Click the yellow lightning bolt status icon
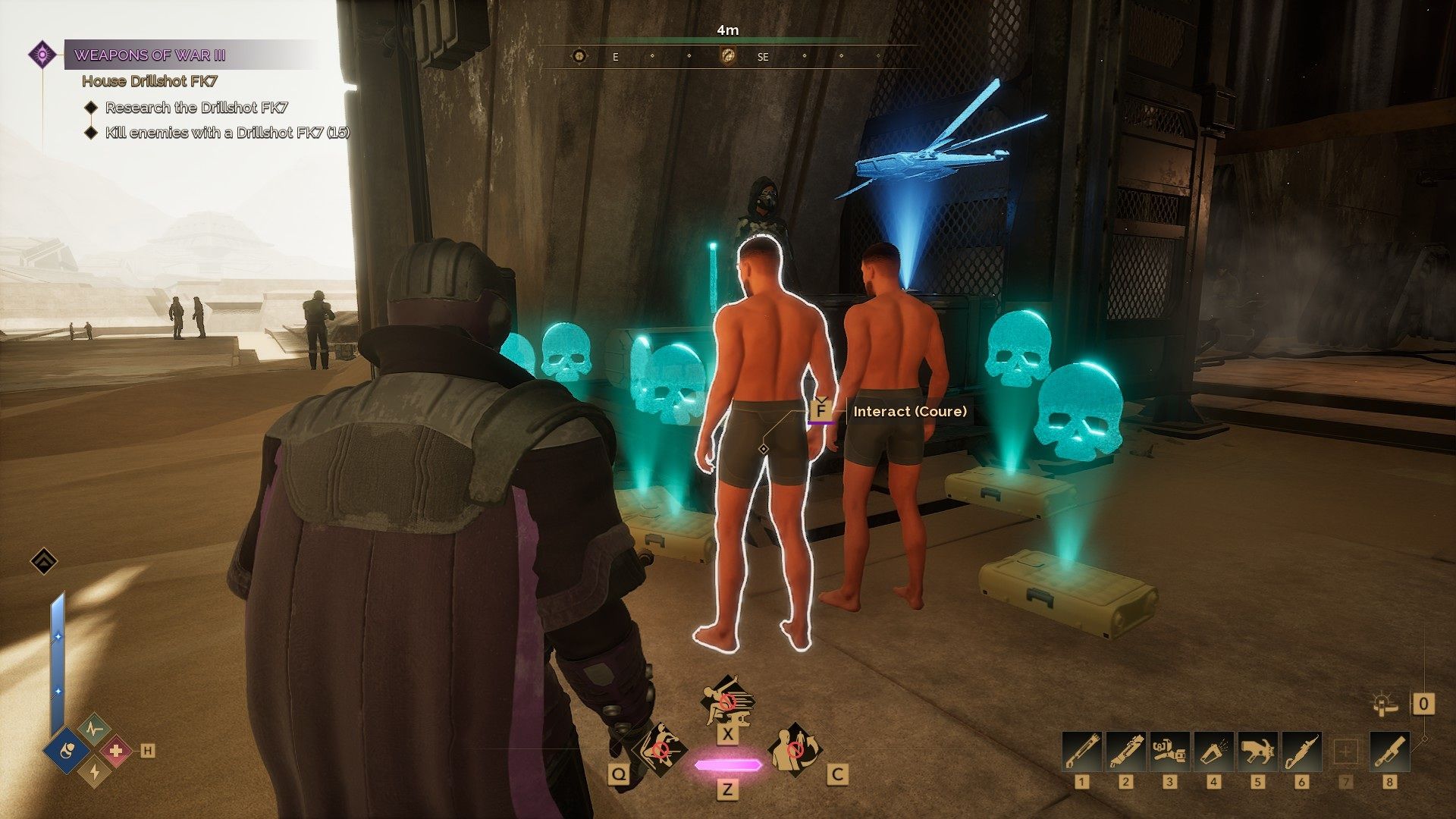Screen dimensions: 1456x819 click(94, 771)
